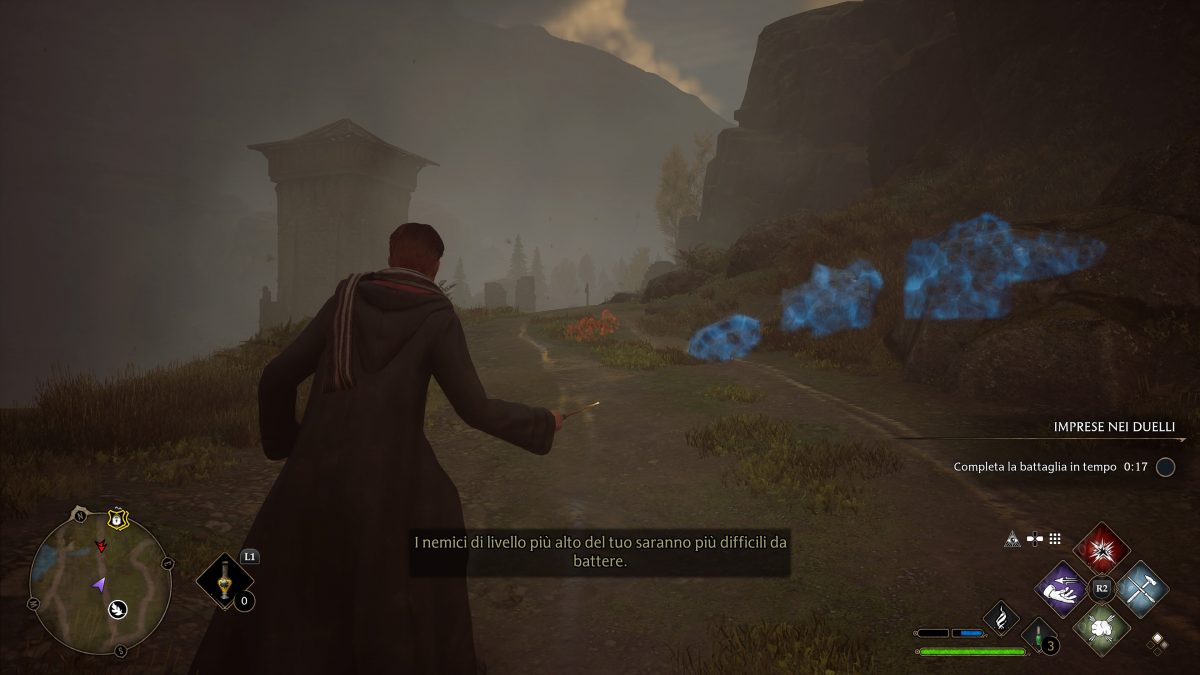Switch spell set using the diamond selector
1200x675 pixels.
point(1158,641)
